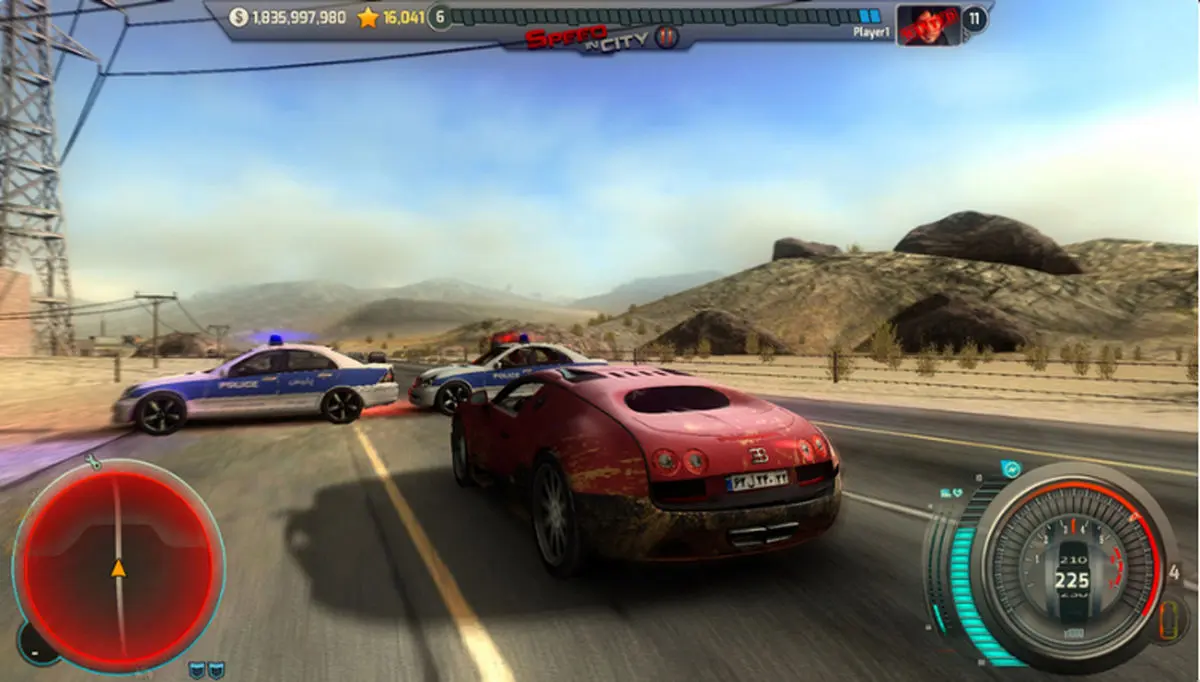The image size is (1200, 682).
Task: Open the Player1 avatar portrait
Action: coord(928,24)
